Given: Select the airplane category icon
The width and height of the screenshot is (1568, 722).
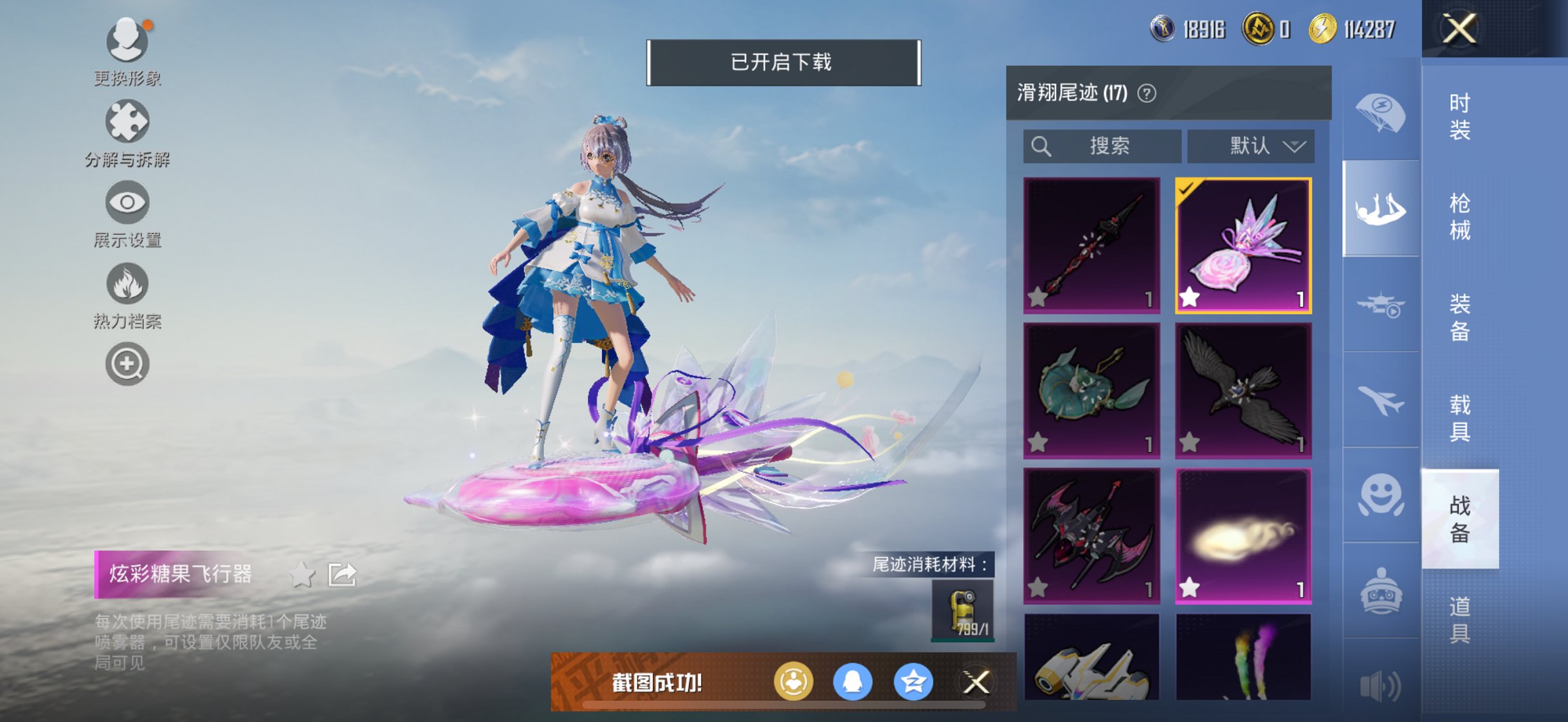Looking at the screenshot, I should click(1380, 399).
